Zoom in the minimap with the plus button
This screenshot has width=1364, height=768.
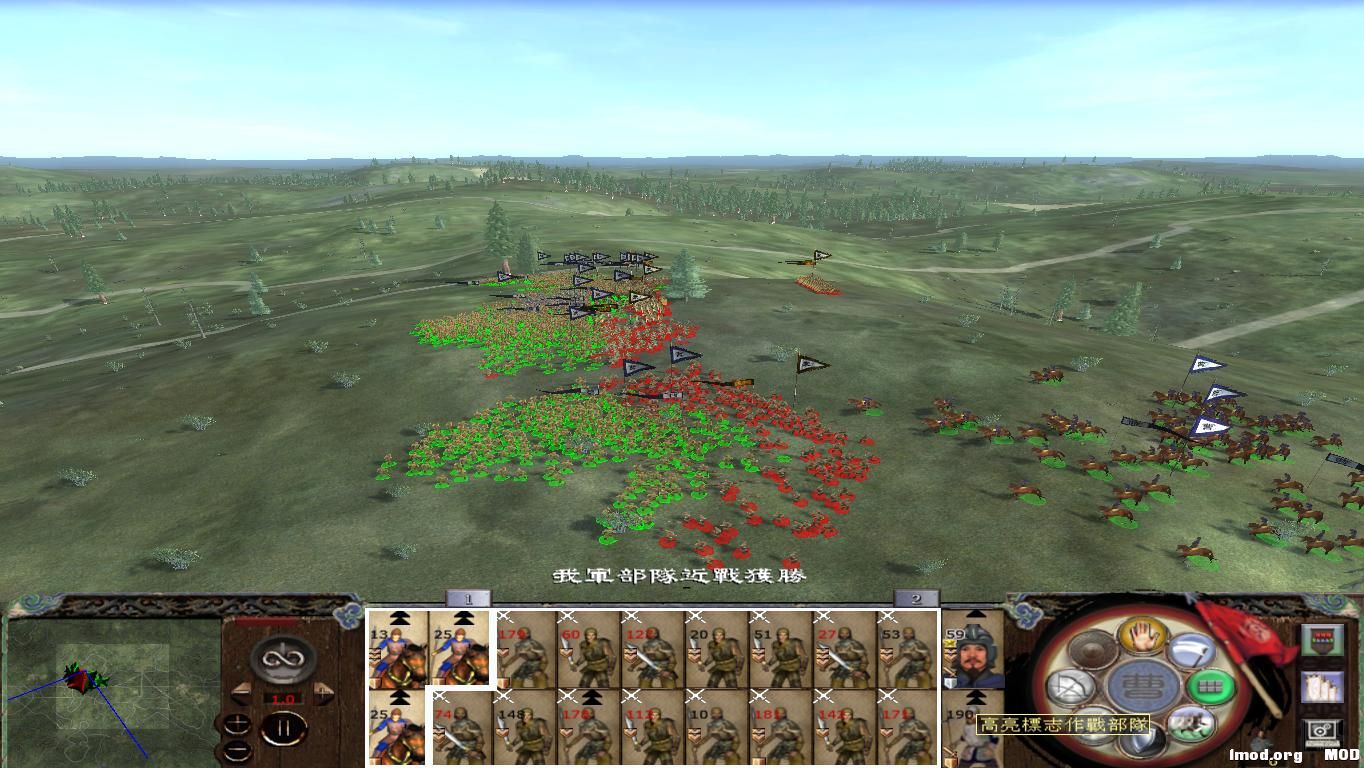tap(238, 723)
